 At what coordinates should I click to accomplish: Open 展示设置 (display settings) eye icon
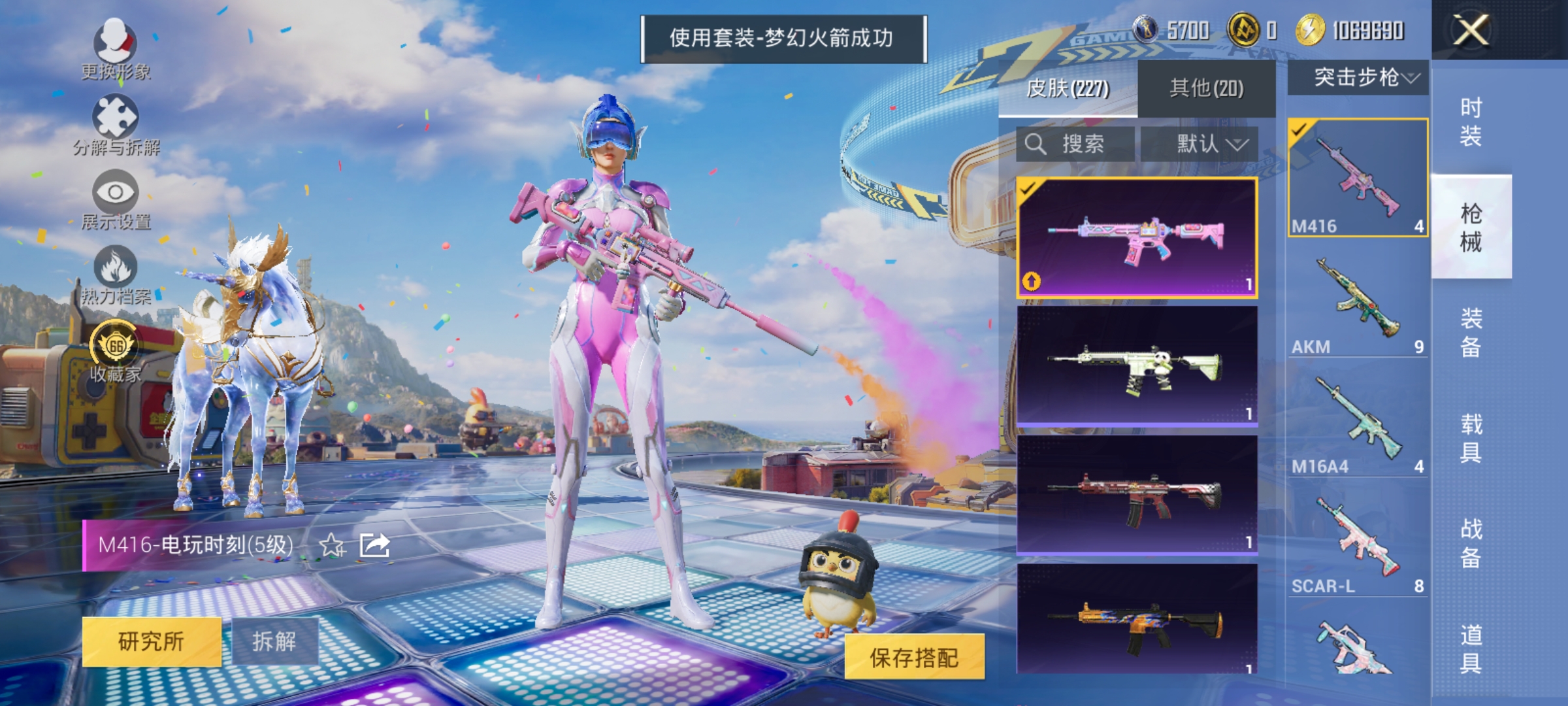[116, 193]
